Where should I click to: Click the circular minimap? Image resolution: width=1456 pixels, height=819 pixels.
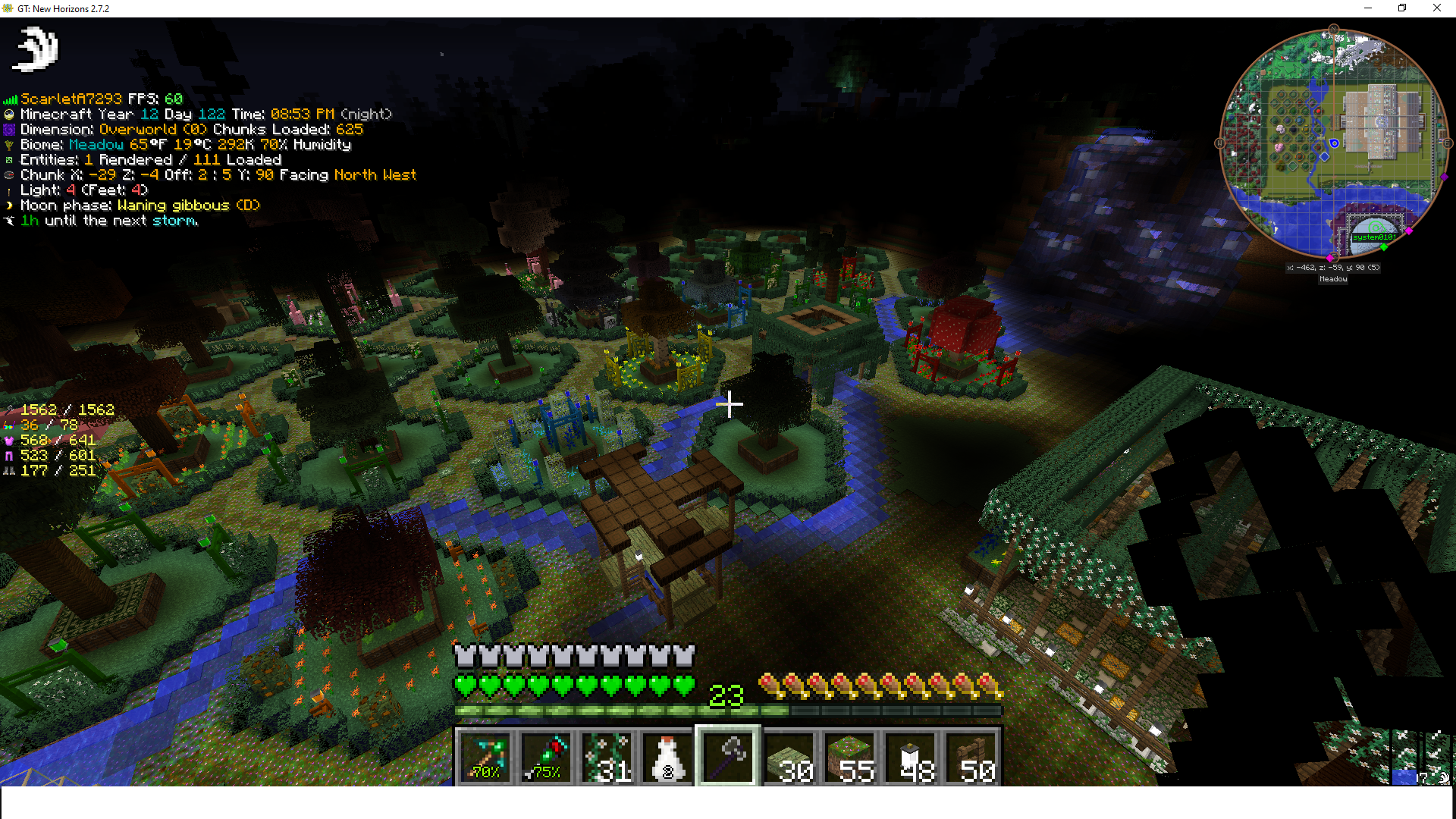1333,143
